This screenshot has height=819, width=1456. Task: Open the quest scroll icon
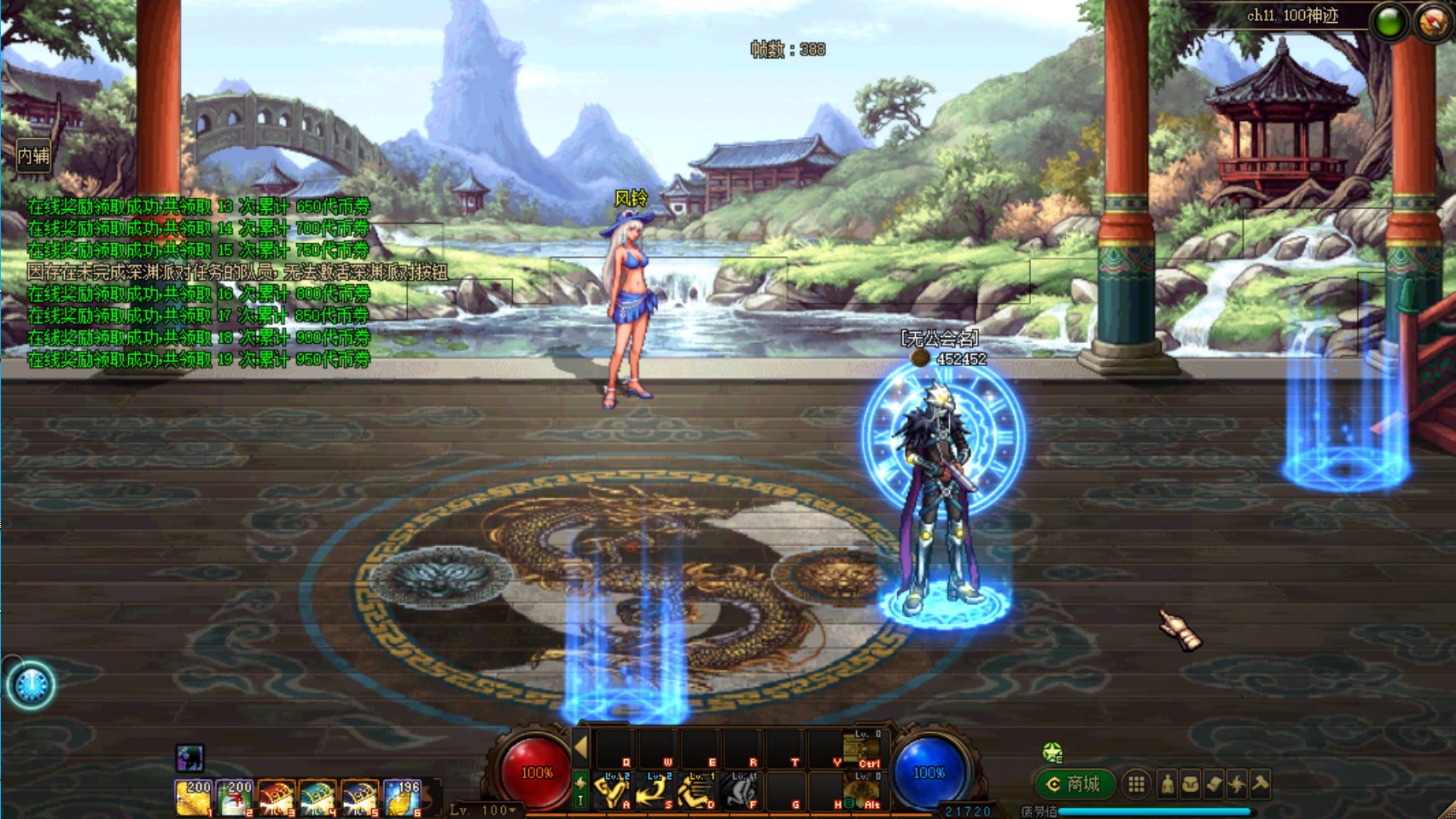click(1214, 784)
